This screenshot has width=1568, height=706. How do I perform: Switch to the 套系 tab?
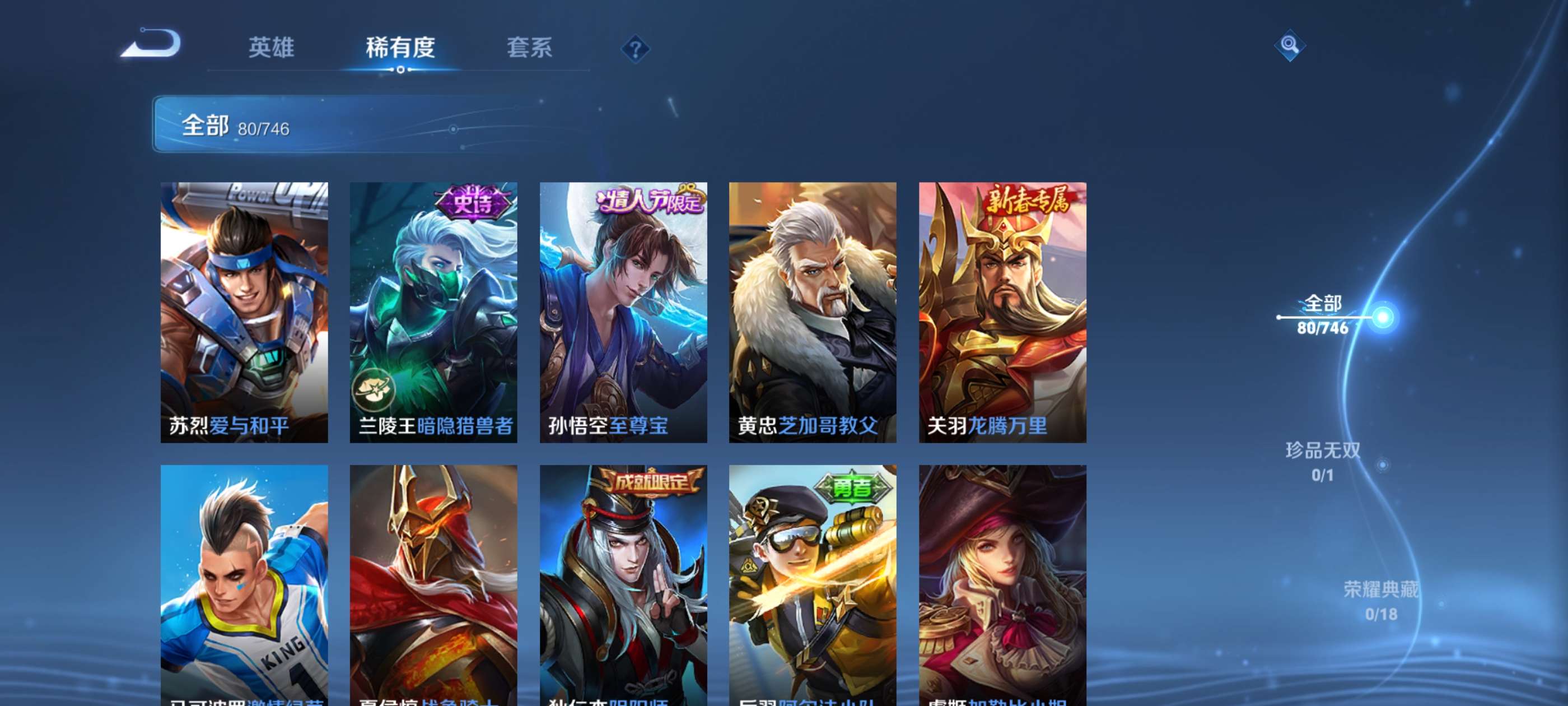tap(531, 49)
